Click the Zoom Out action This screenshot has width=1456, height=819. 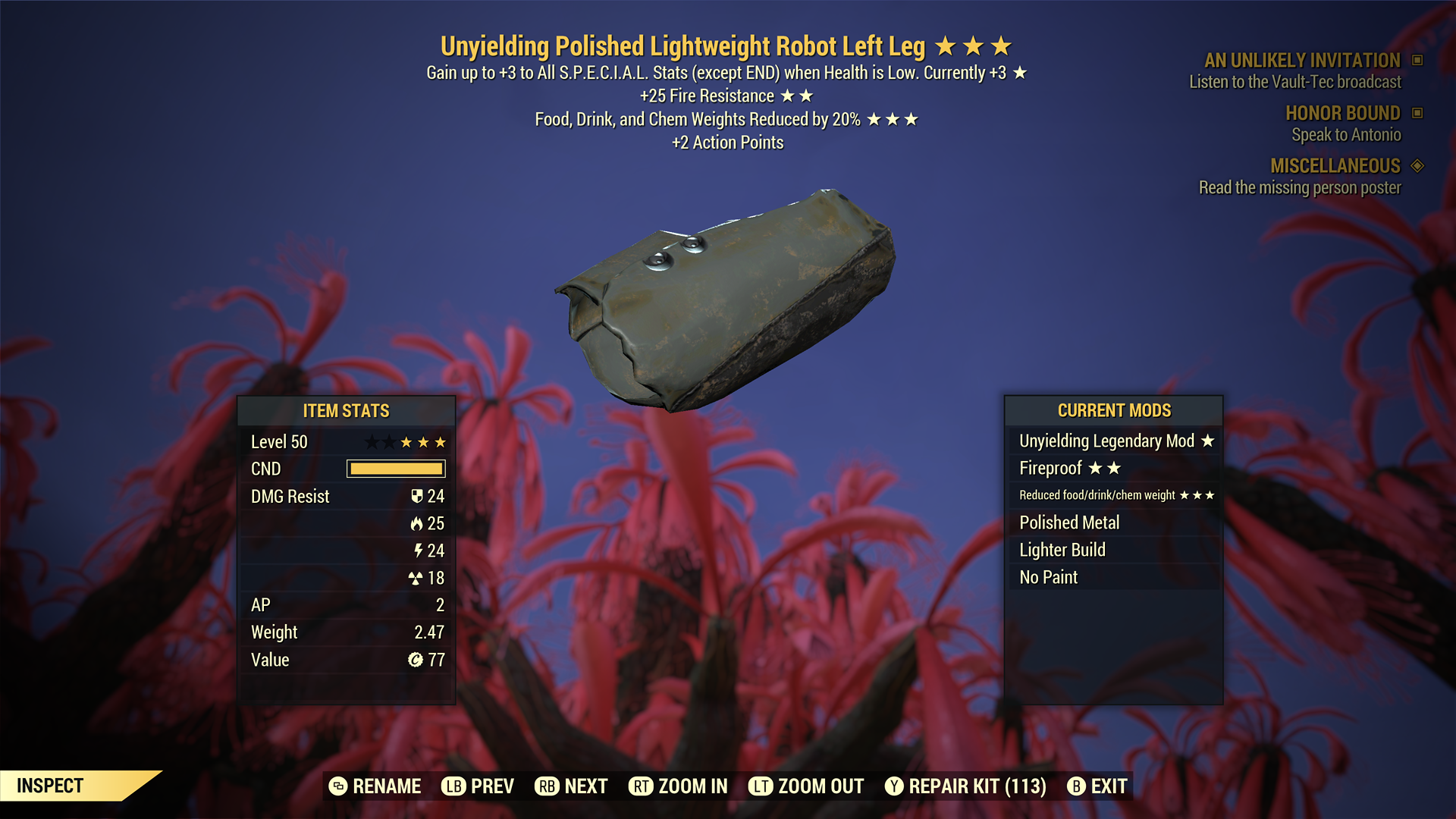pos(806,786)
